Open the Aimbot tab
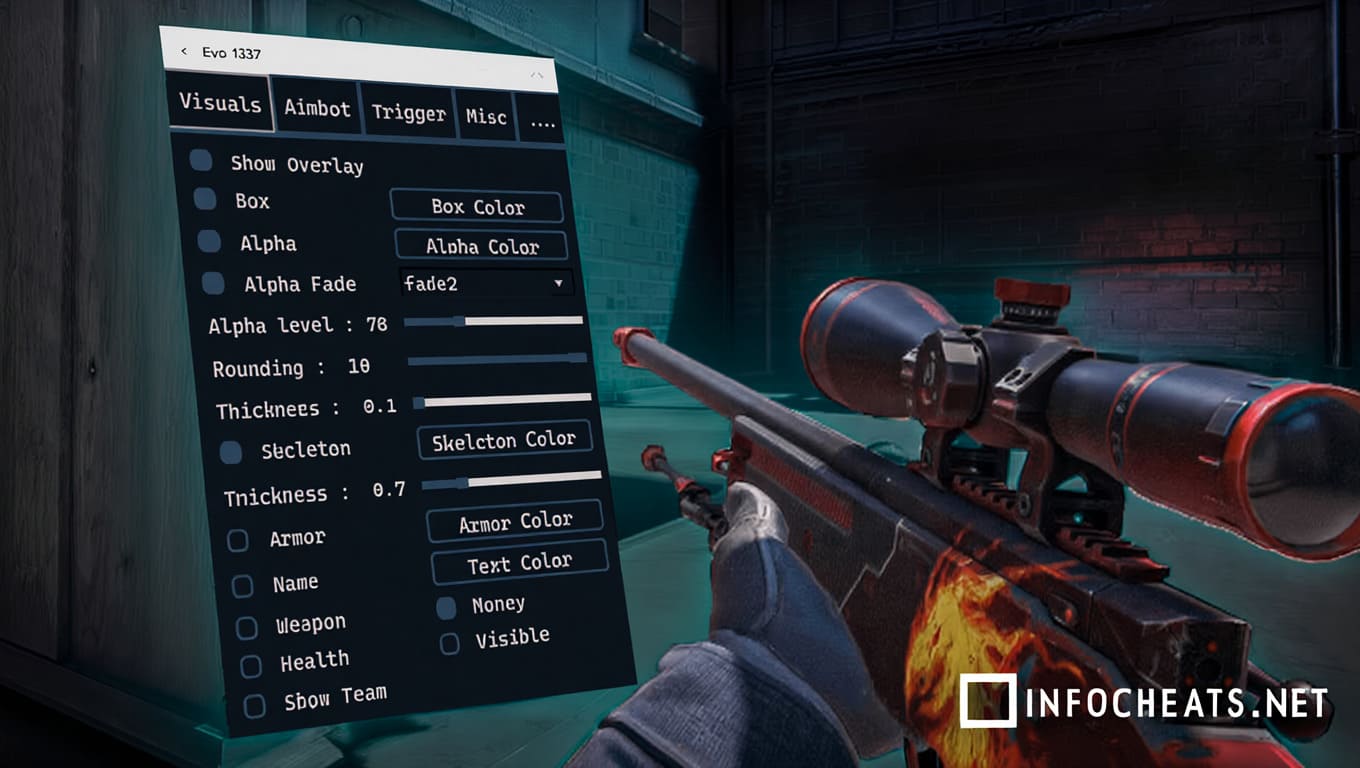This screenshot has width=1360, height=768. coord(317,108)
